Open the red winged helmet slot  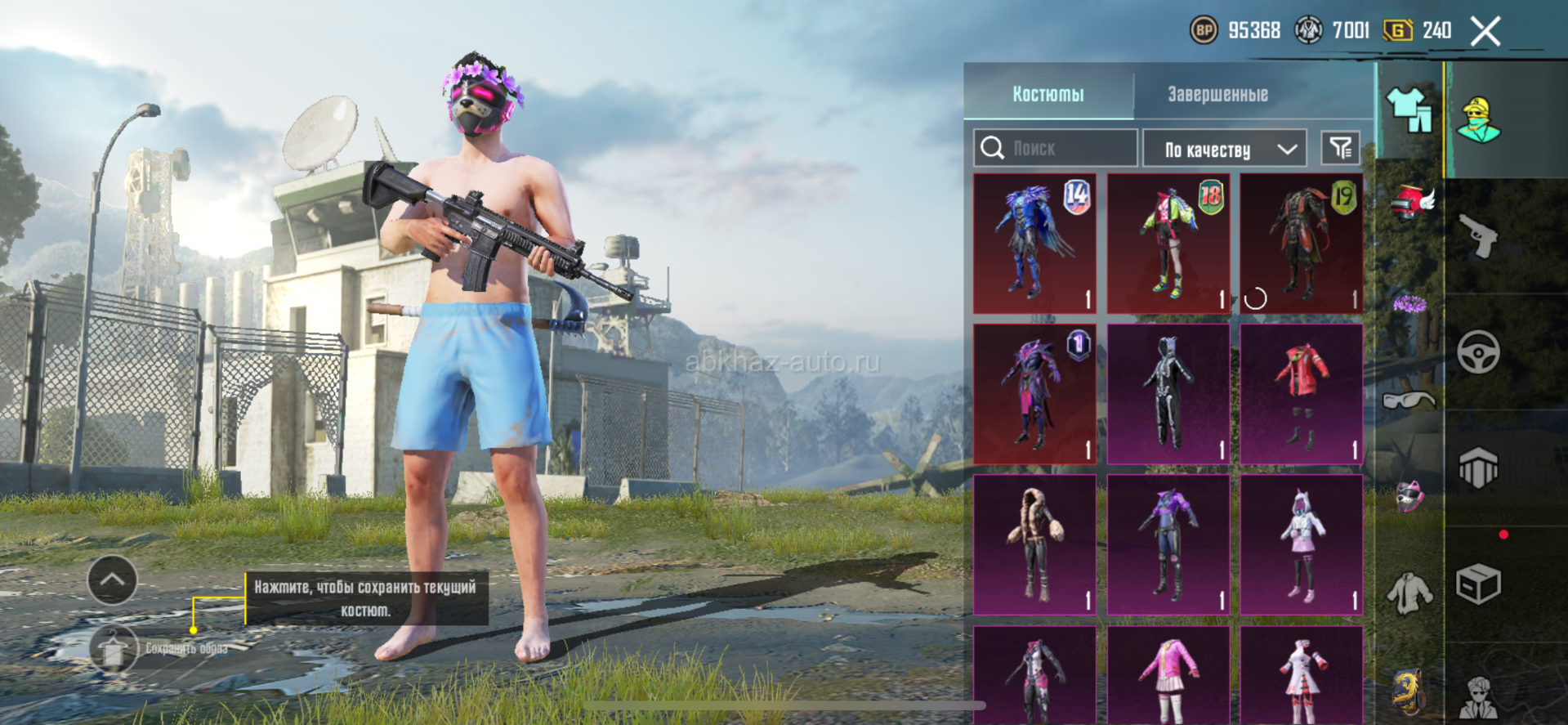tap(1411, 202)
